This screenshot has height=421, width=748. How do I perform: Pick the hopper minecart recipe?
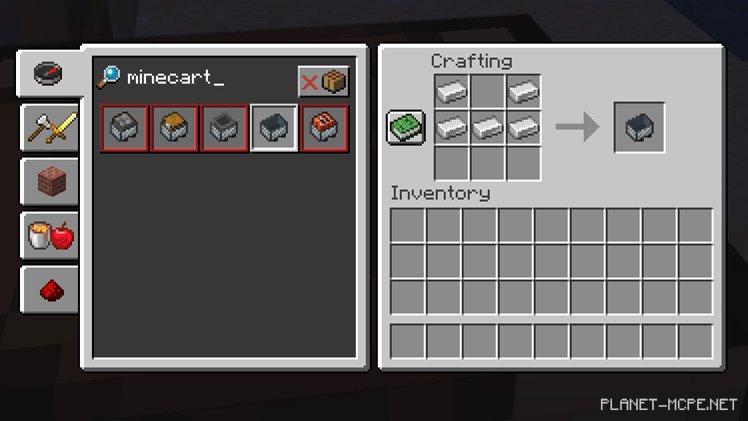(x=225, y=127)
